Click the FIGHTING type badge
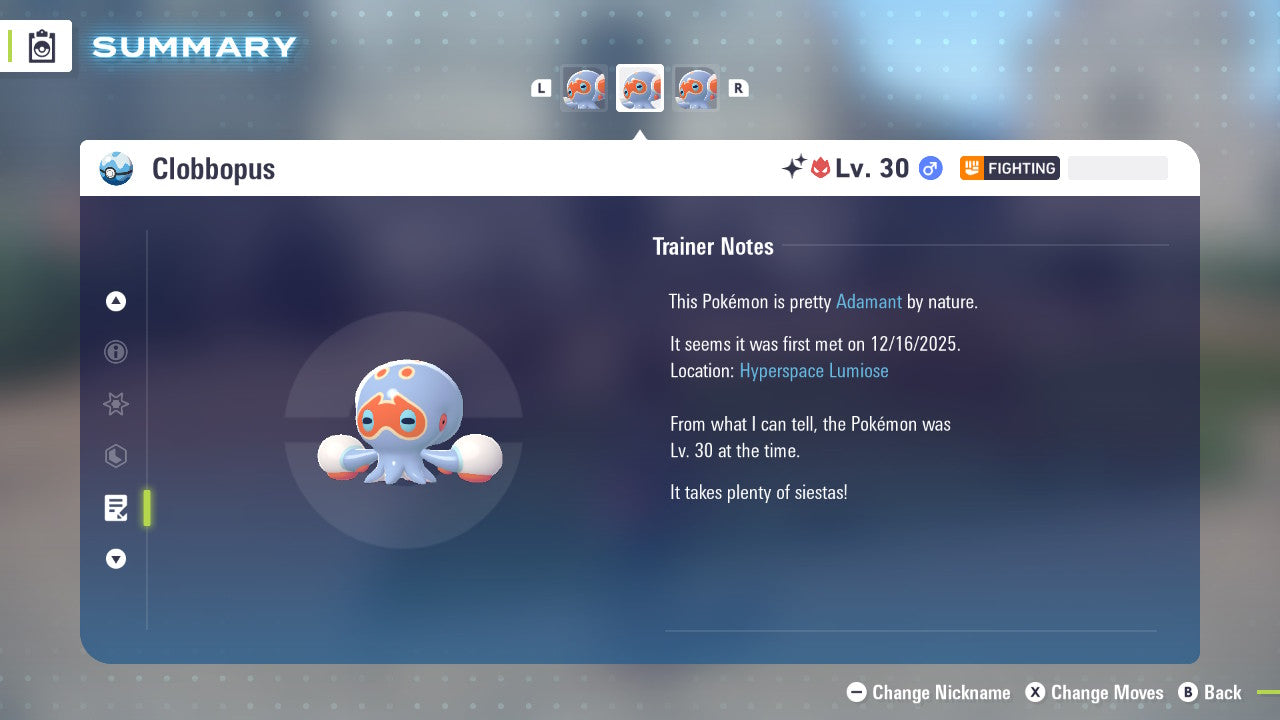This screenshot has height=720, width=1280. (x=1009, y=168)
